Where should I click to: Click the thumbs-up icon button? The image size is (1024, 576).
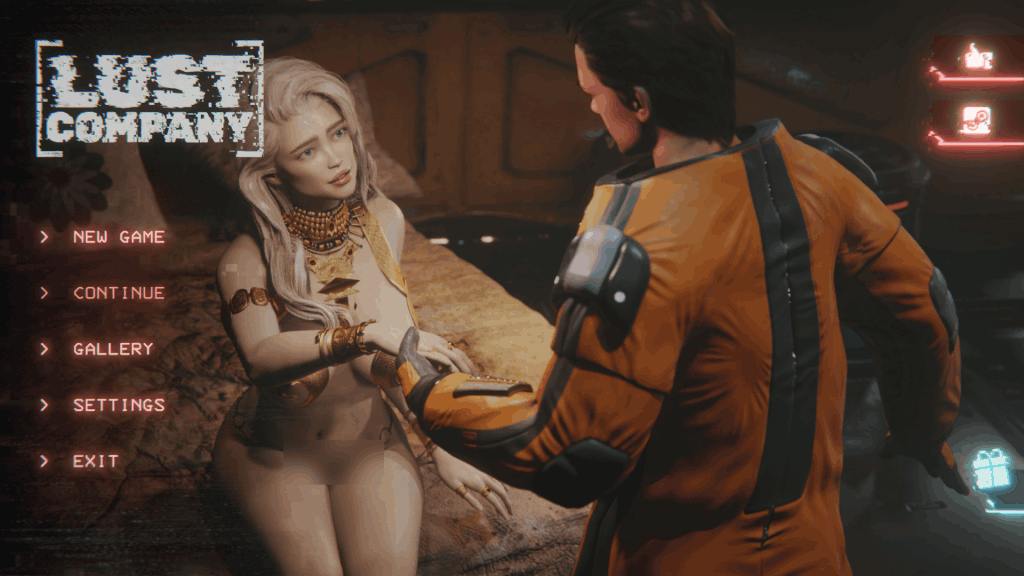[975, 59]
